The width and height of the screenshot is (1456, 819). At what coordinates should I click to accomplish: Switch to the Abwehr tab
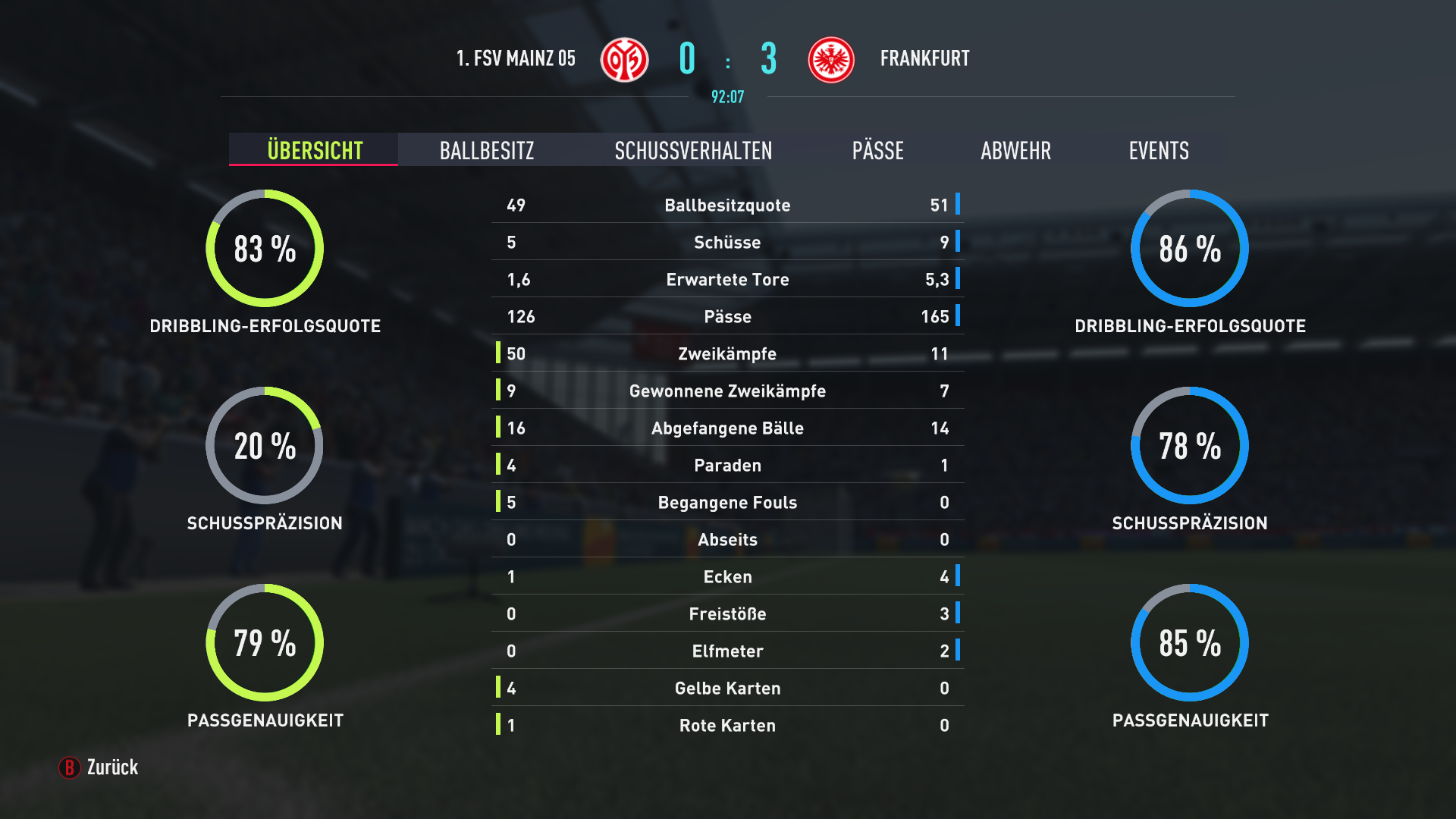pos(1015,150)
